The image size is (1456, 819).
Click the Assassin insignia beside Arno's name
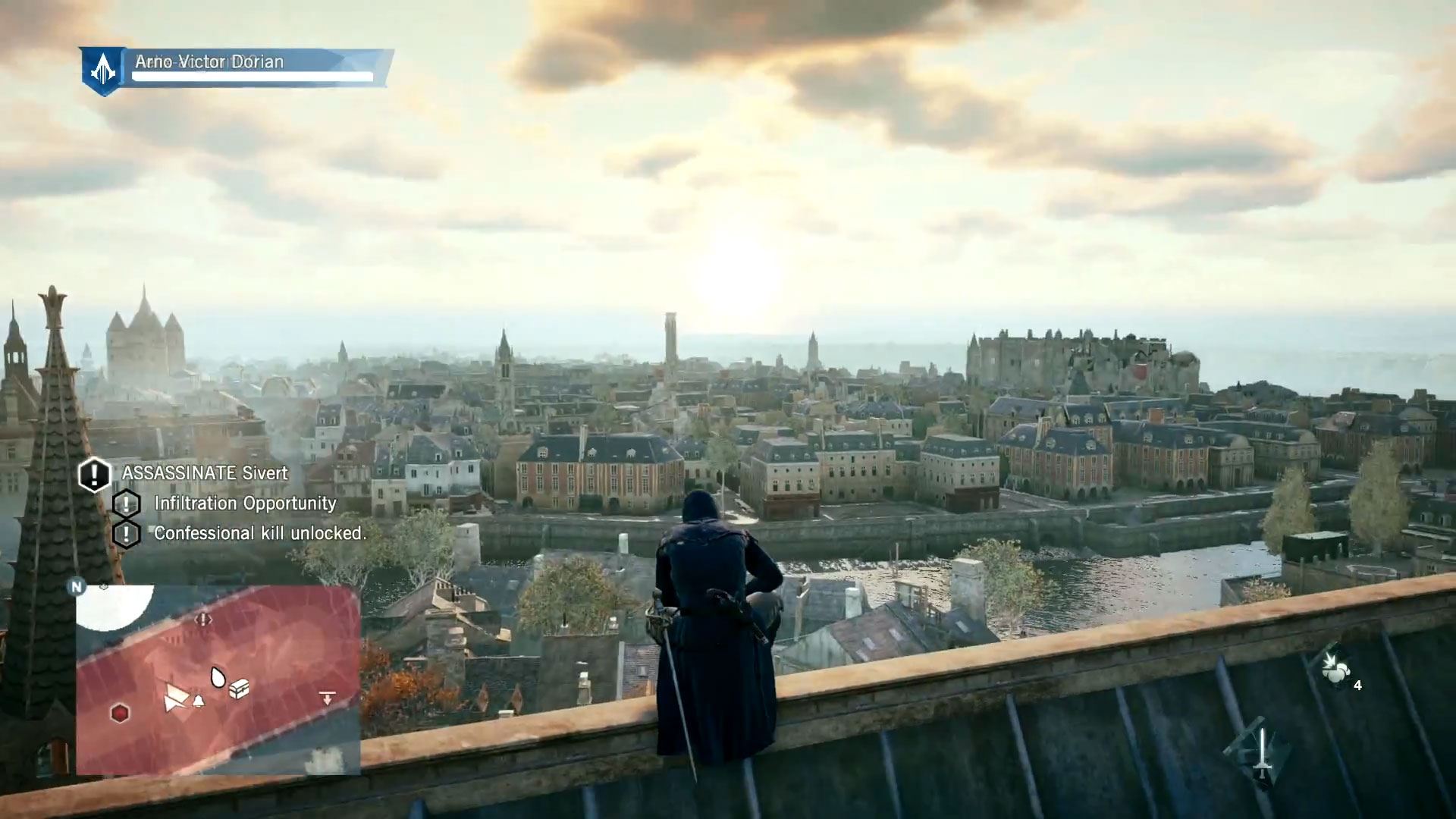tap(103, 71)
